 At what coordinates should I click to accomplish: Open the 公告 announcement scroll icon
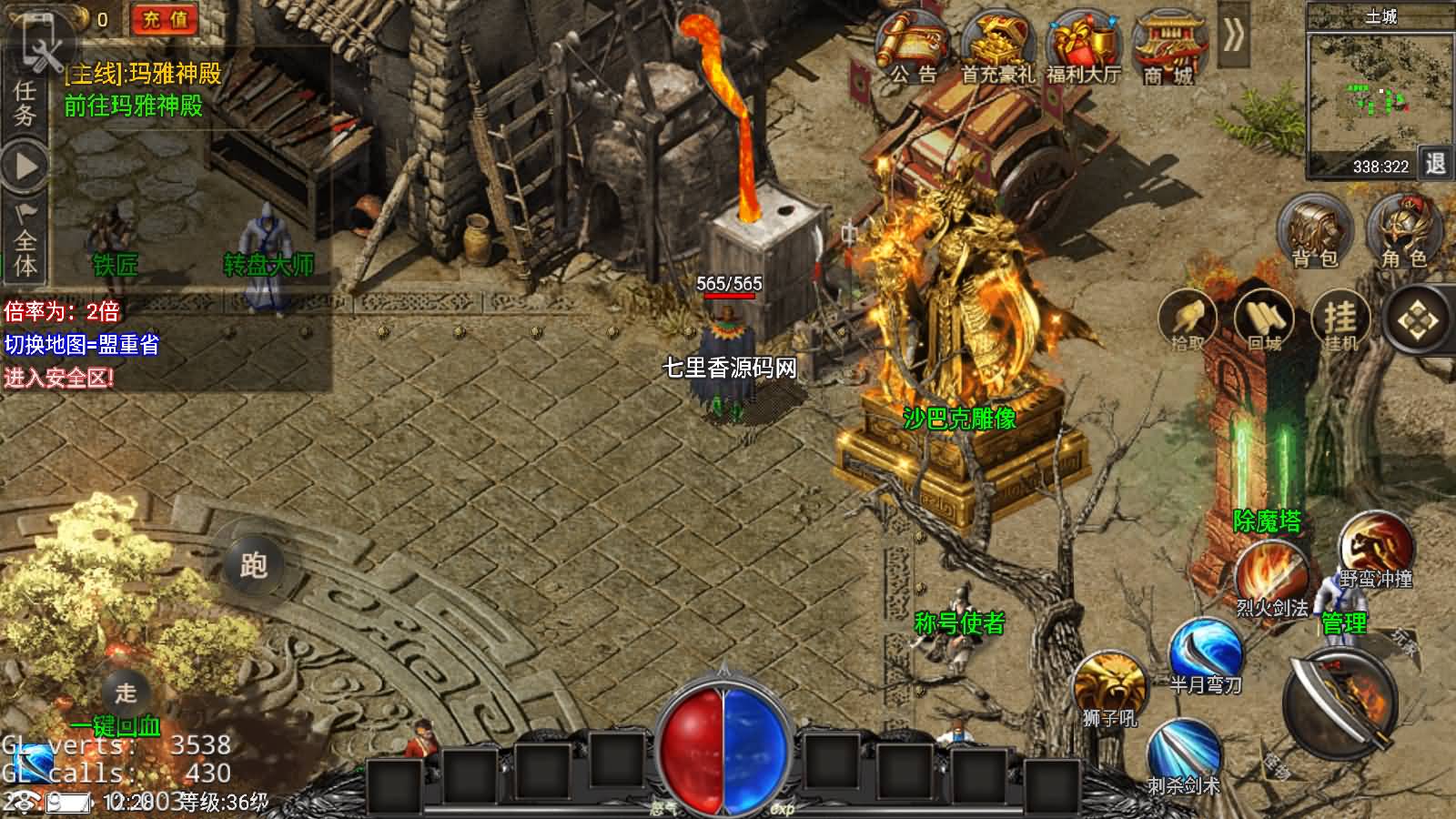[912, 45]
